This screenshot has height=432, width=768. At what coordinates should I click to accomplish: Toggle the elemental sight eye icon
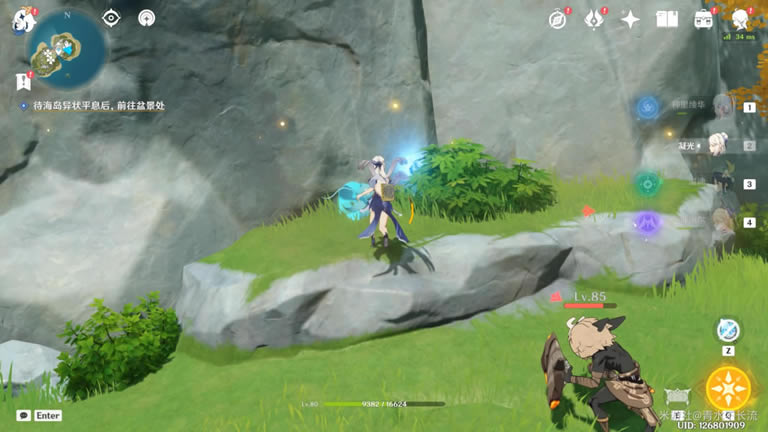[x=111, y=18]
